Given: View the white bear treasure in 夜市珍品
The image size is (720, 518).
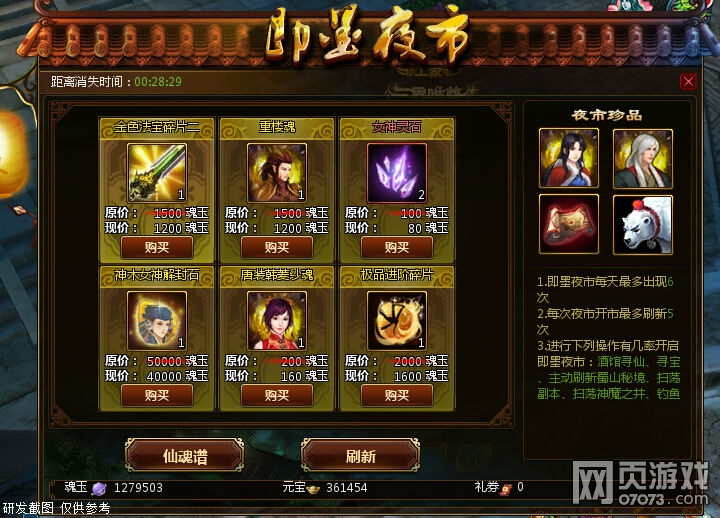Looking at the screenshot, I should 642,224.
